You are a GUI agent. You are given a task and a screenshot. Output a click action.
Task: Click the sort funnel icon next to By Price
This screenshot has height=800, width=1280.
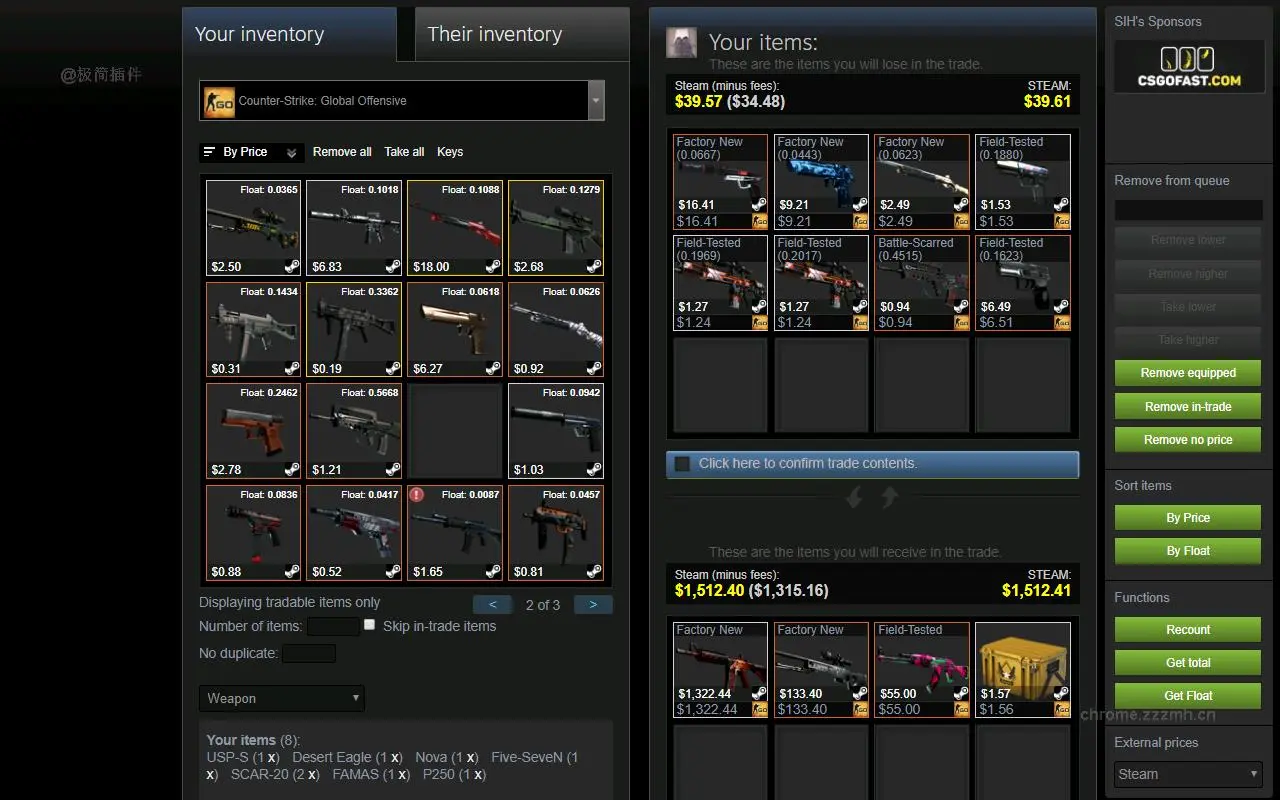(207, 152)
